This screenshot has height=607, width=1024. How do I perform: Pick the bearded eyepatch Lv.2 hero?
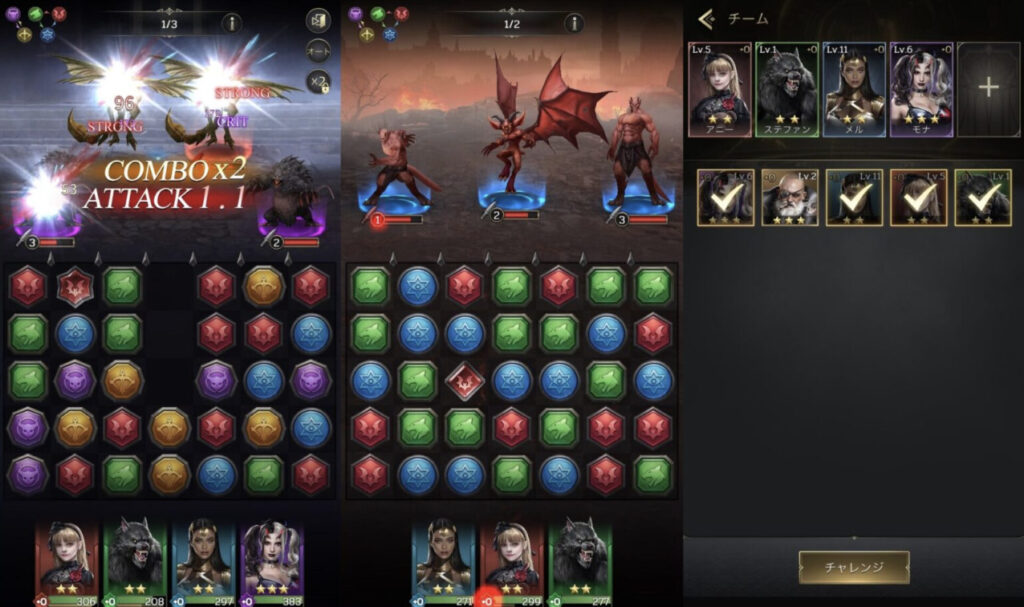(x=790, y=197)
